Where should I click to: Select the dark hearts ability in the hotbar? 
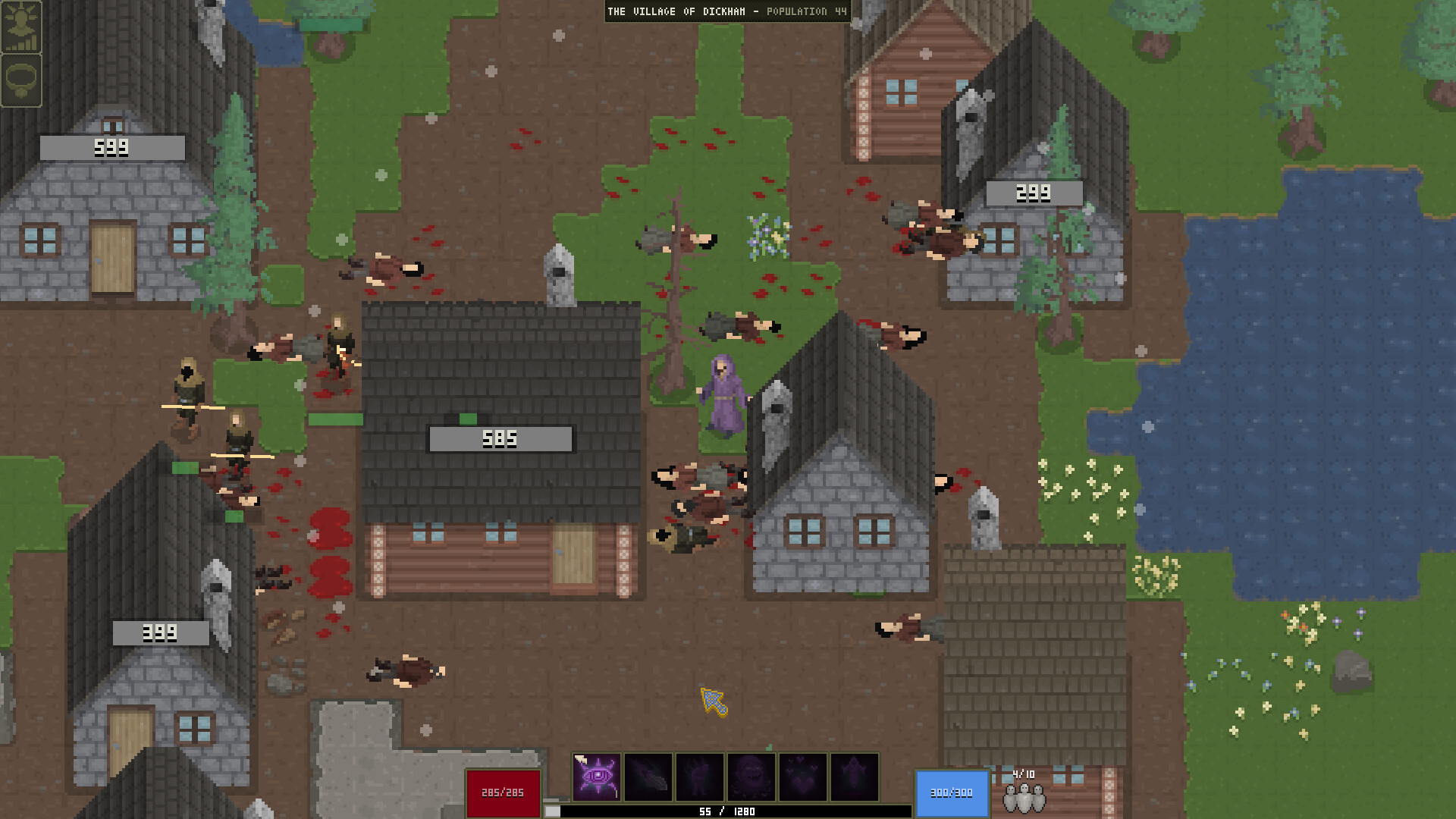point(802,777)
